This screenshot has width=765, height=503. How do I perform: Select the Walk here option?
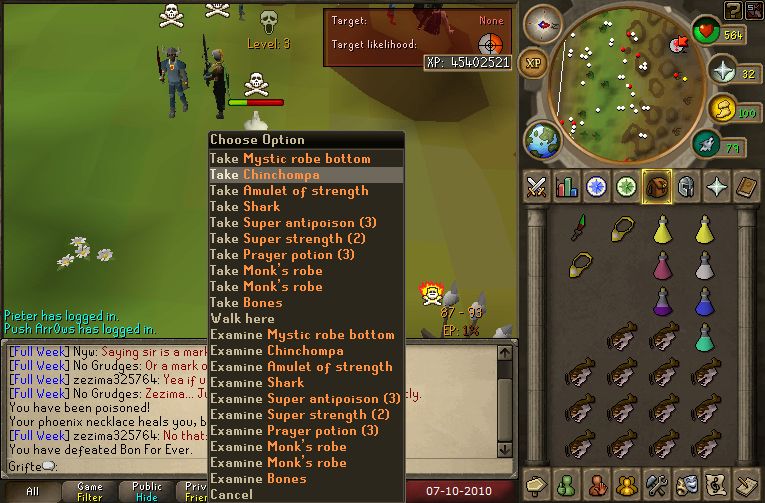coord(245,319)
